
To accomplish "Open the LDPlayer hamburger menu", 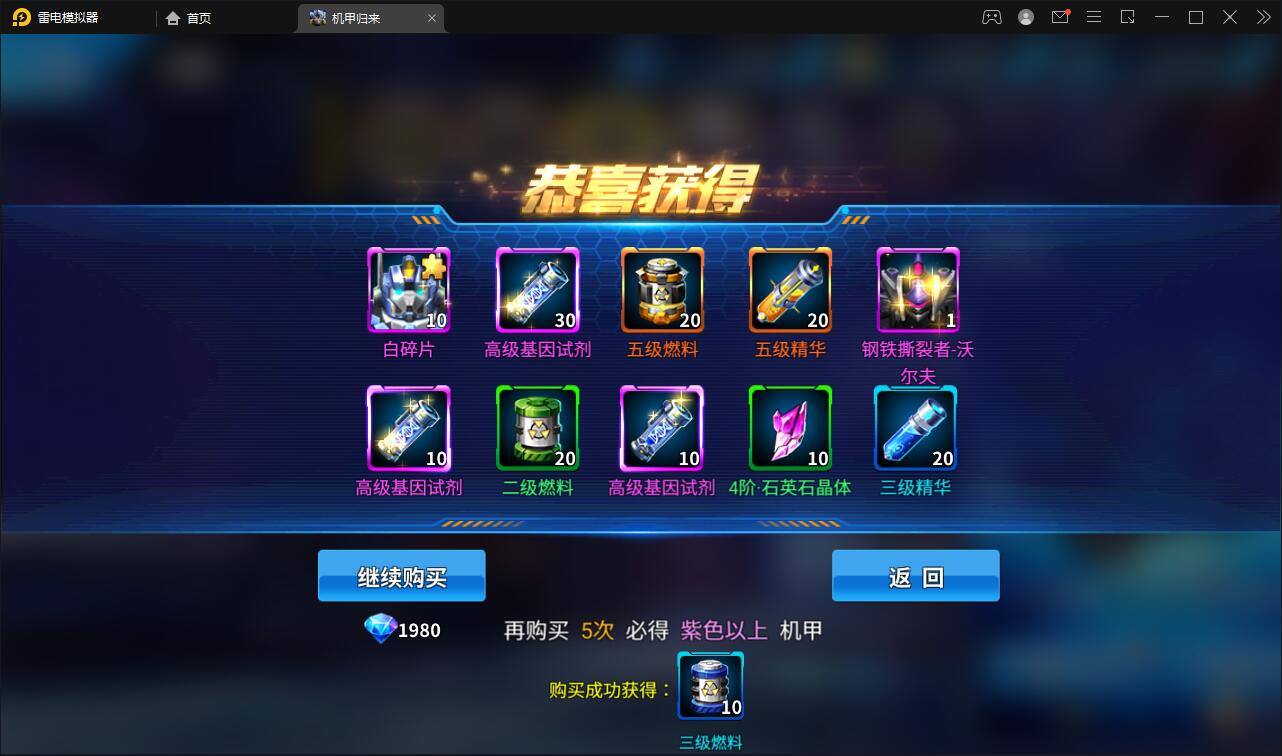I will (x=1094, y=17).
